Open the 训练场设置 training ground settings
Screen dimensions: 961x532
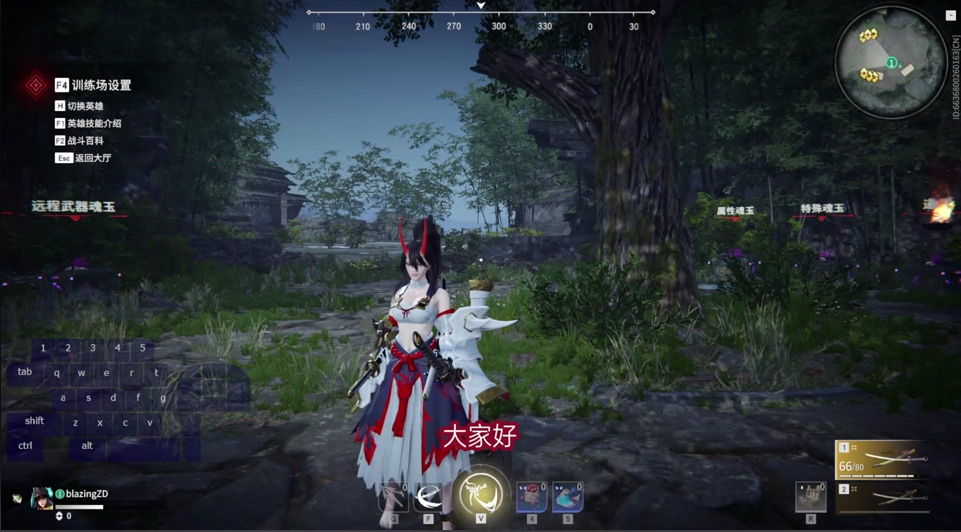coord(100,86)
